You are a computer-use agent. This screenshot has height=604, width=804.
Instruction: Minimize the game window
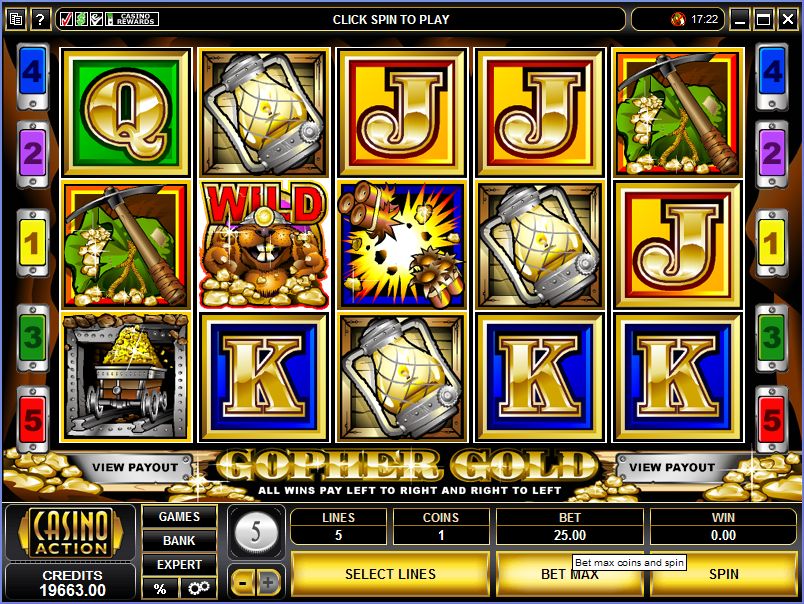click(x=740, y=19)
